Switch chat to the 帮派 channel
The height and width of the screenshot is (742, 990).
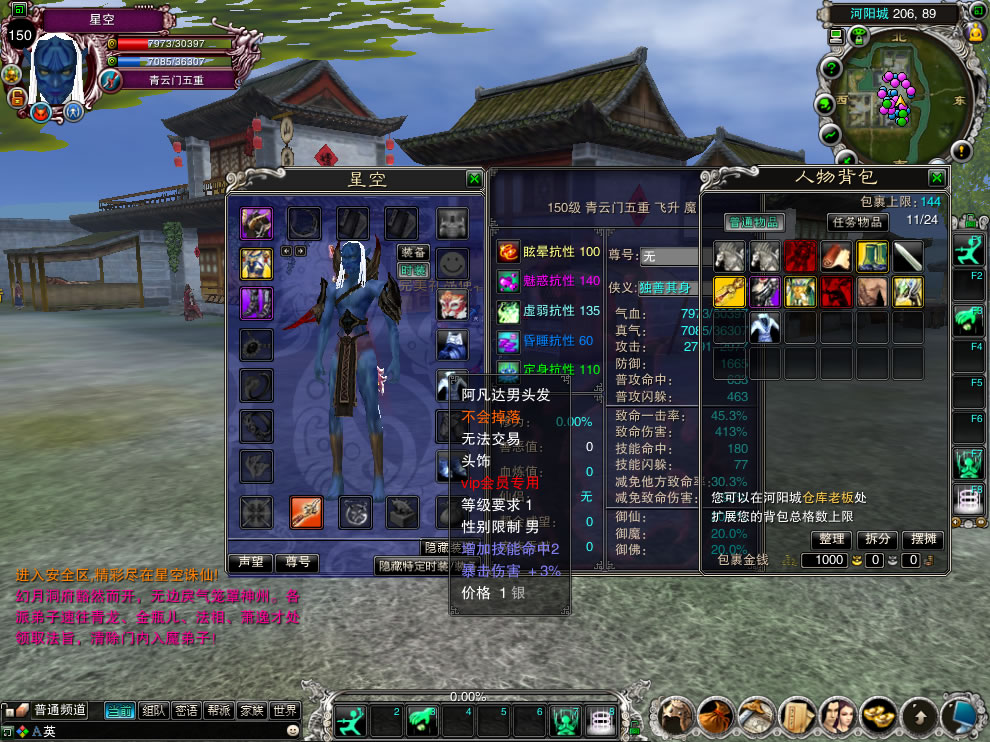click(218, 711)
